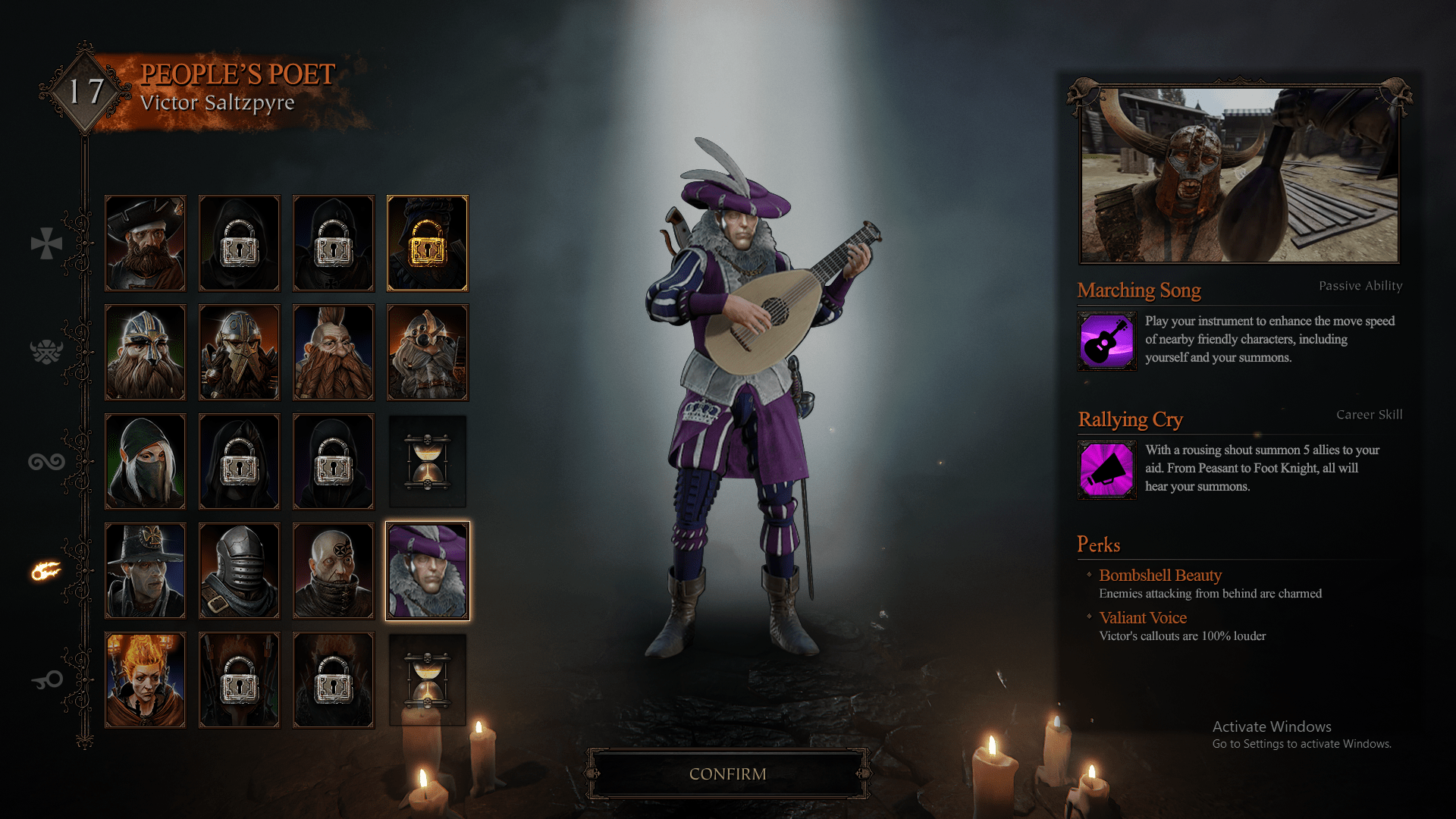Switch to the key hero icon
The image size is (1456, 819).
(x=46, y=680)
